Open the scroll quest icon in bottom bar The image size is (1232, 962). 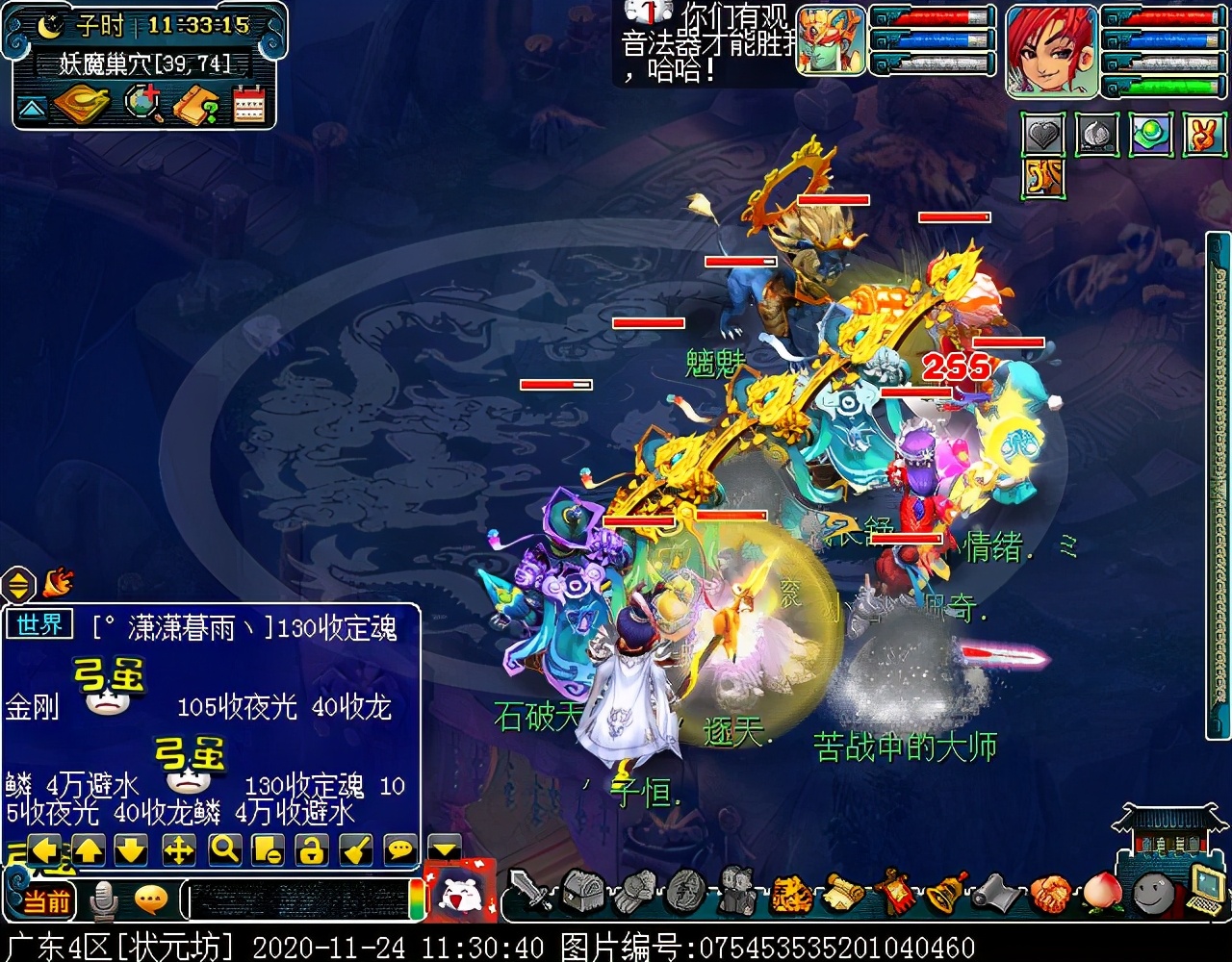click(x=843, y=894)
